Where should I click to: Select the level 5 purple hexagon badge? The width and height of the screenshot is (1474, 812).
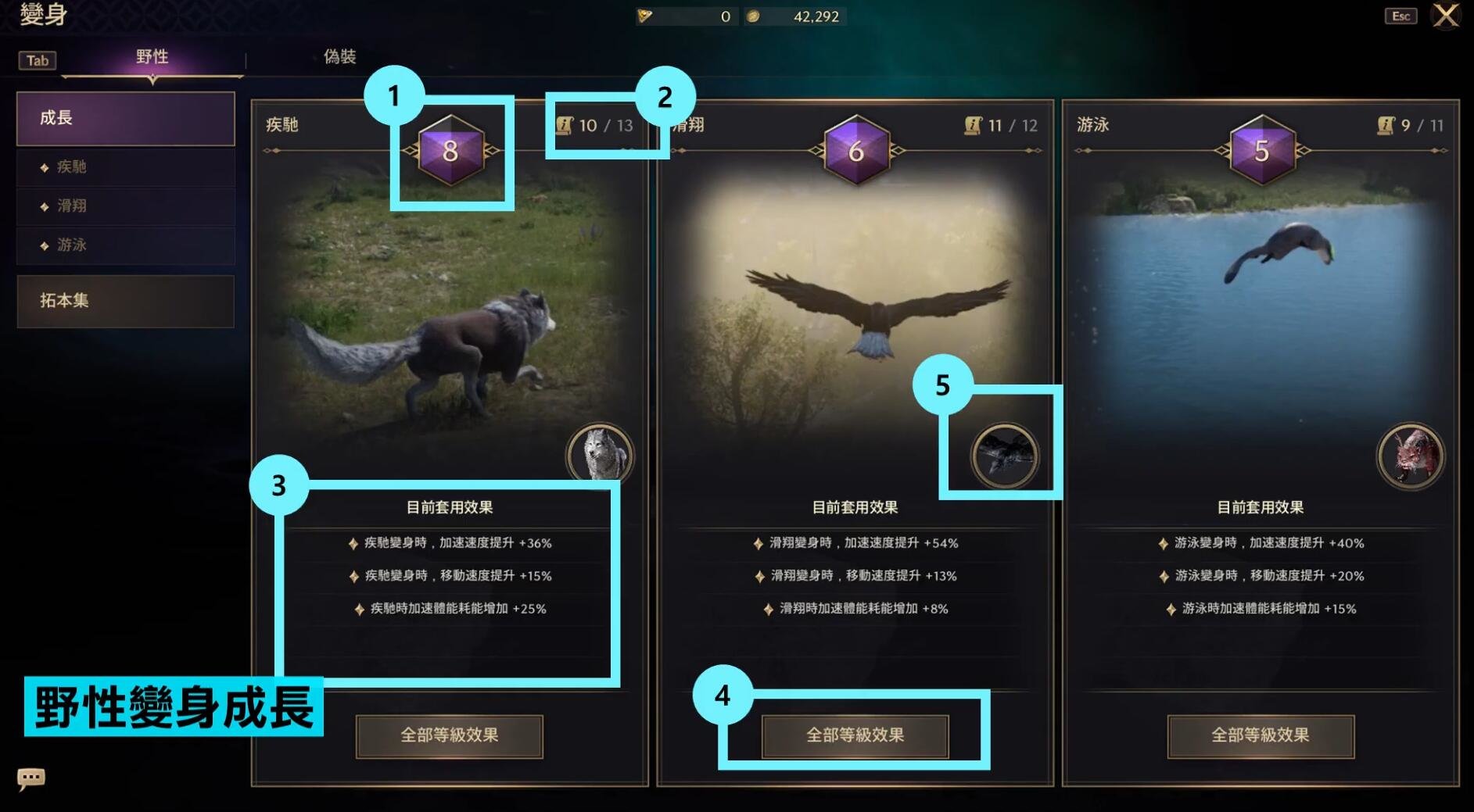[x=1261, y=151]
